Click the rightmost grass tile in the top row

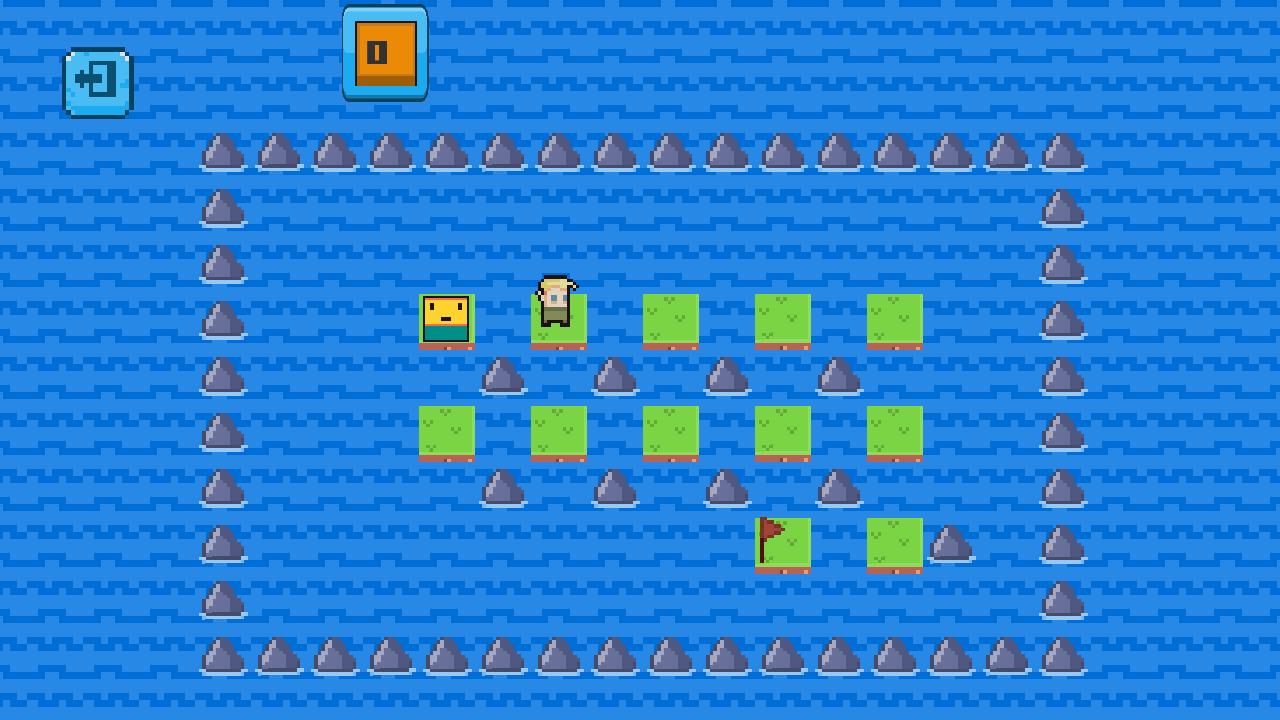[894, 320]
